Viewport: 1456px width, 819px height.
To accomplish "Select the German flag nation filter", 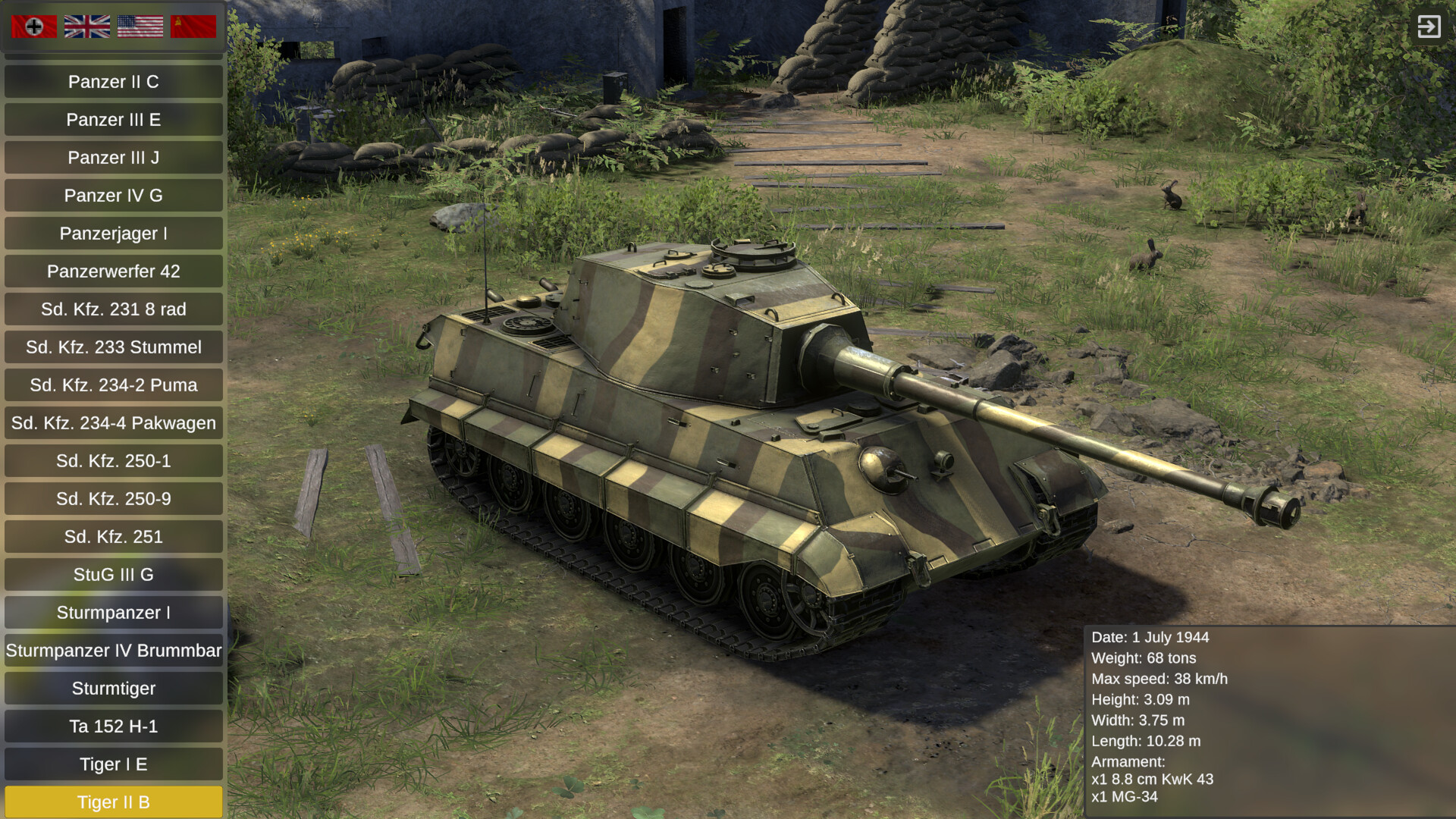I will click(x=34, y=25).
